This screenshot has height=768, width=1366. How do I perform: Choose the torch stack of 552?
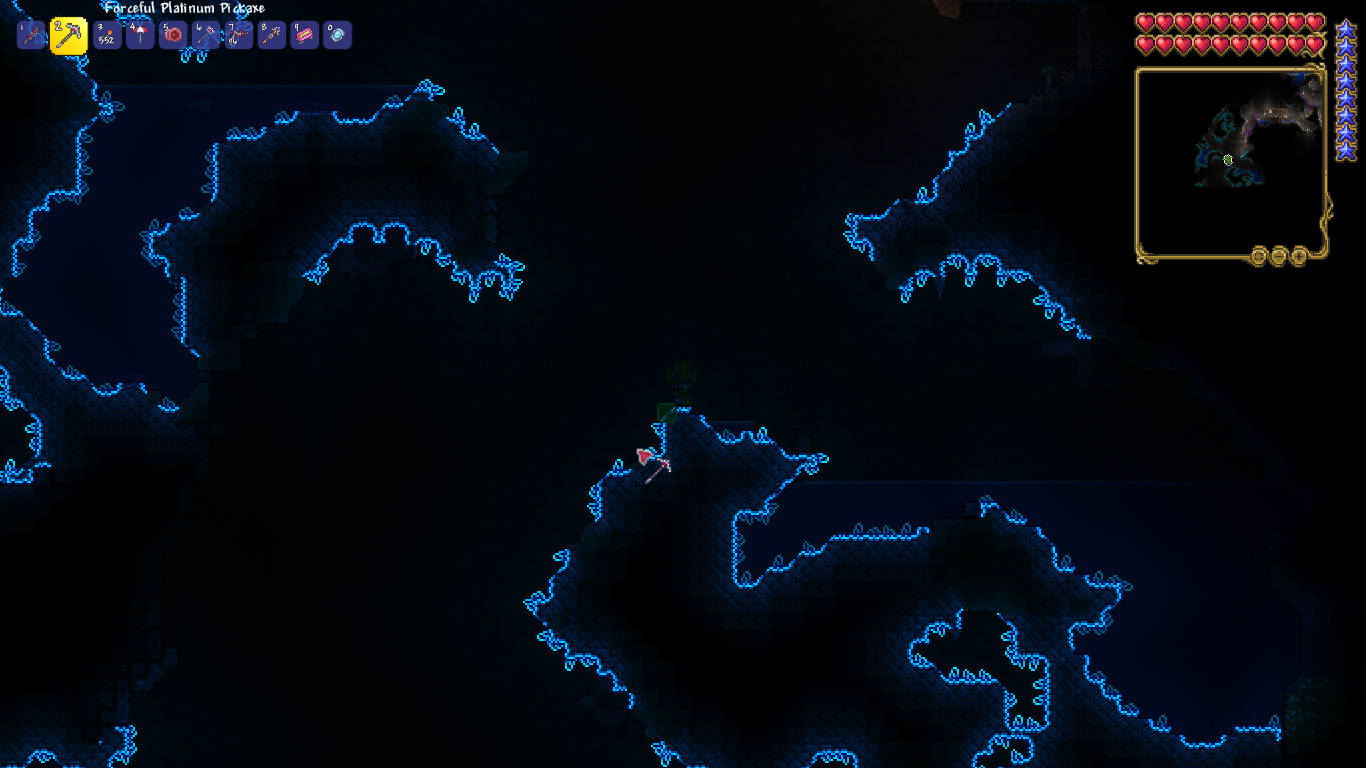point(107,35)
